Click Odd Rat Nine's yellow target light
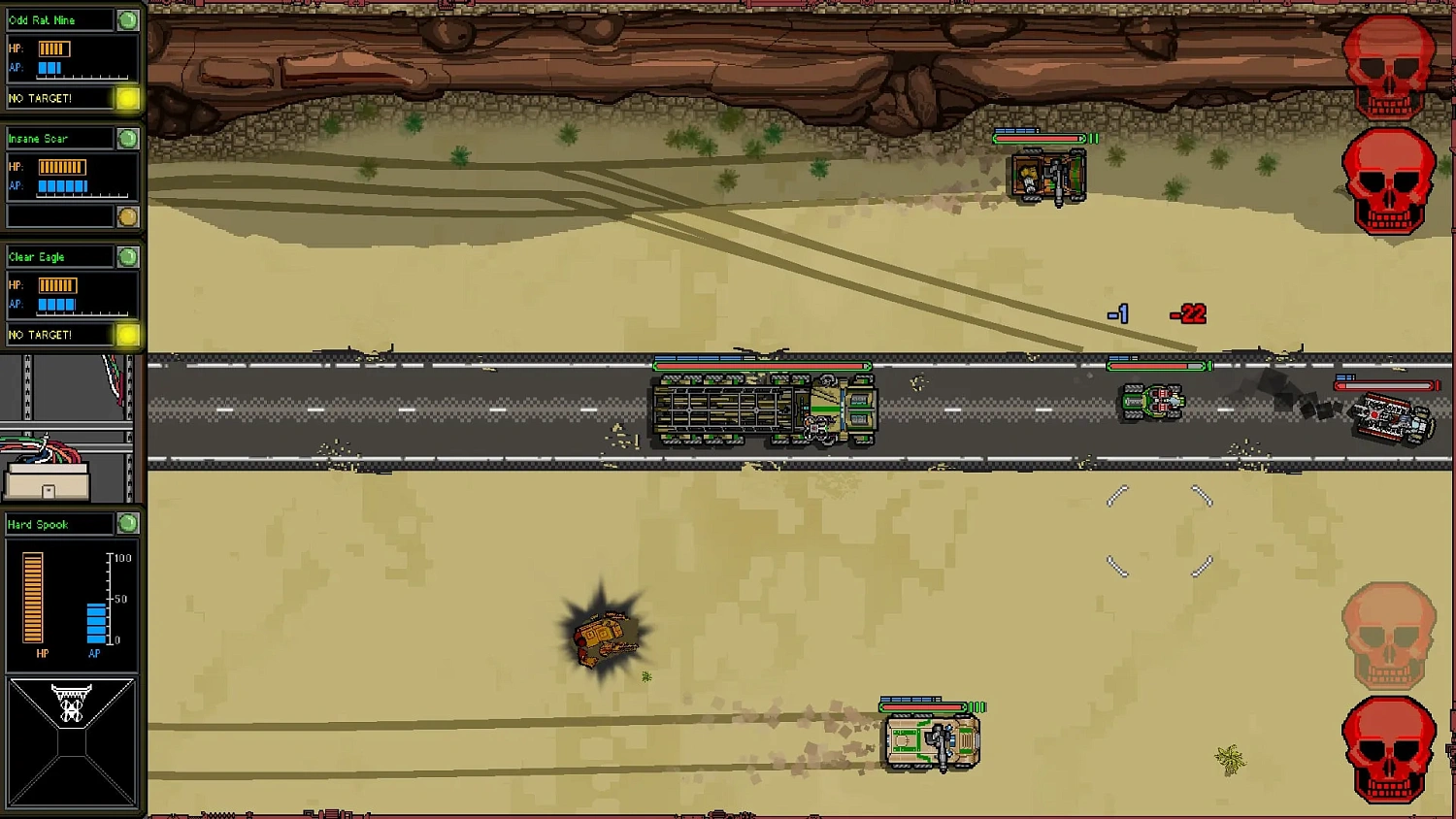This screenshot has height=819, width=1456. pos(128,98)
